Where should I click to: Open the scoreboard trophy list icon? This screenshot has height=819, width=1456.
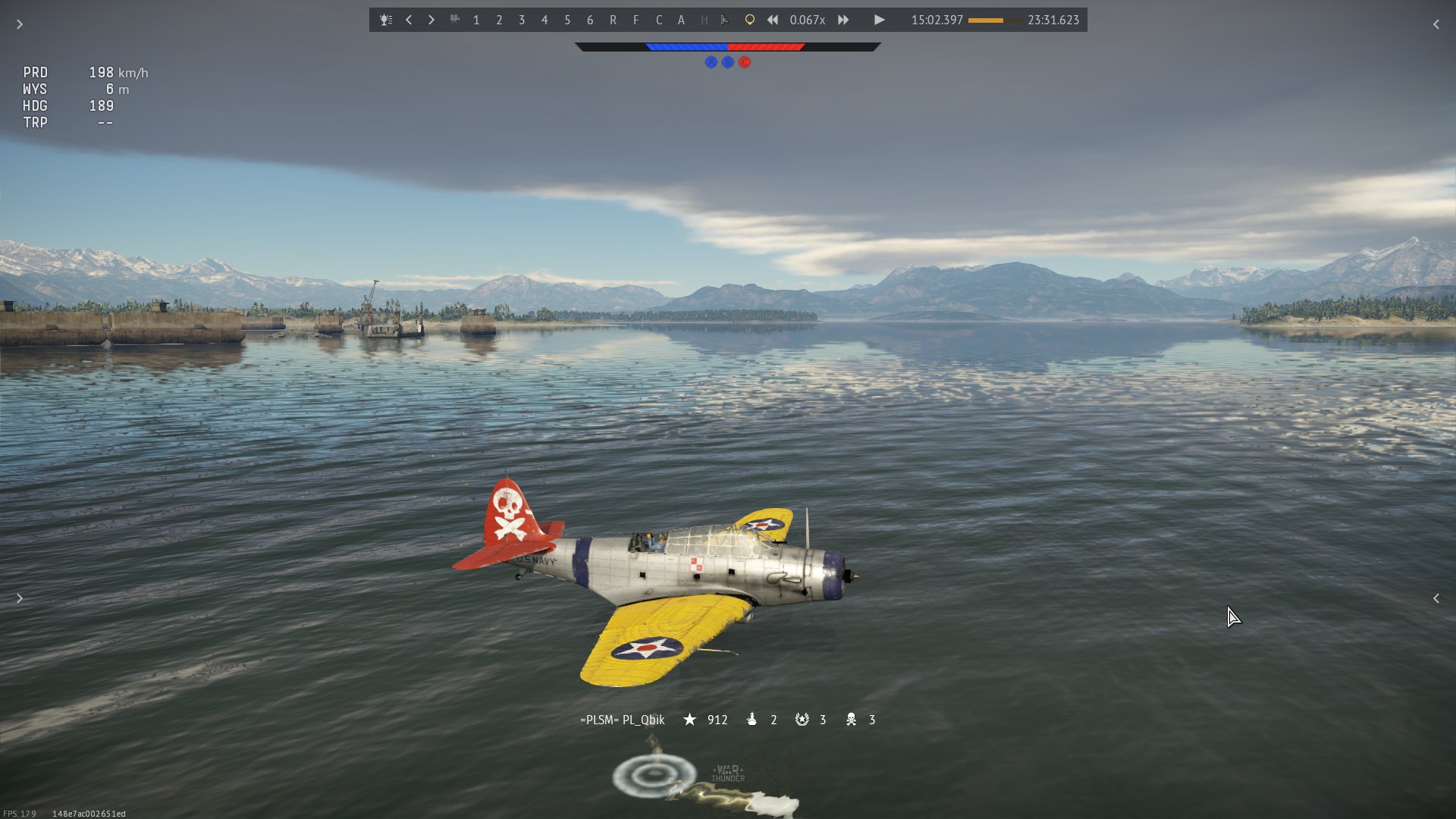coord(386,20)
